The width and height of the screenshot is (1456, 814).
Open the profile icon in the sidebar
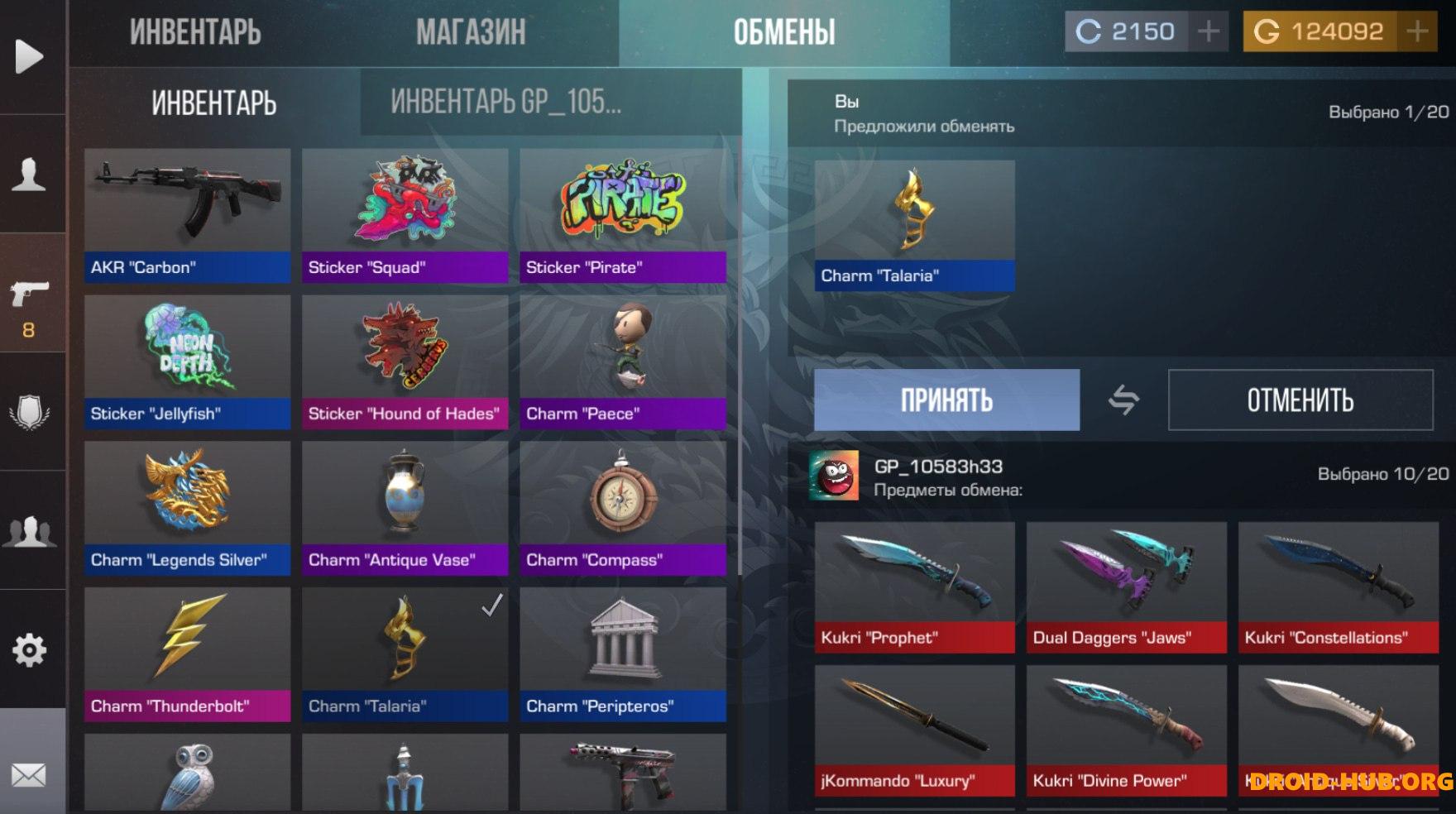30,170
